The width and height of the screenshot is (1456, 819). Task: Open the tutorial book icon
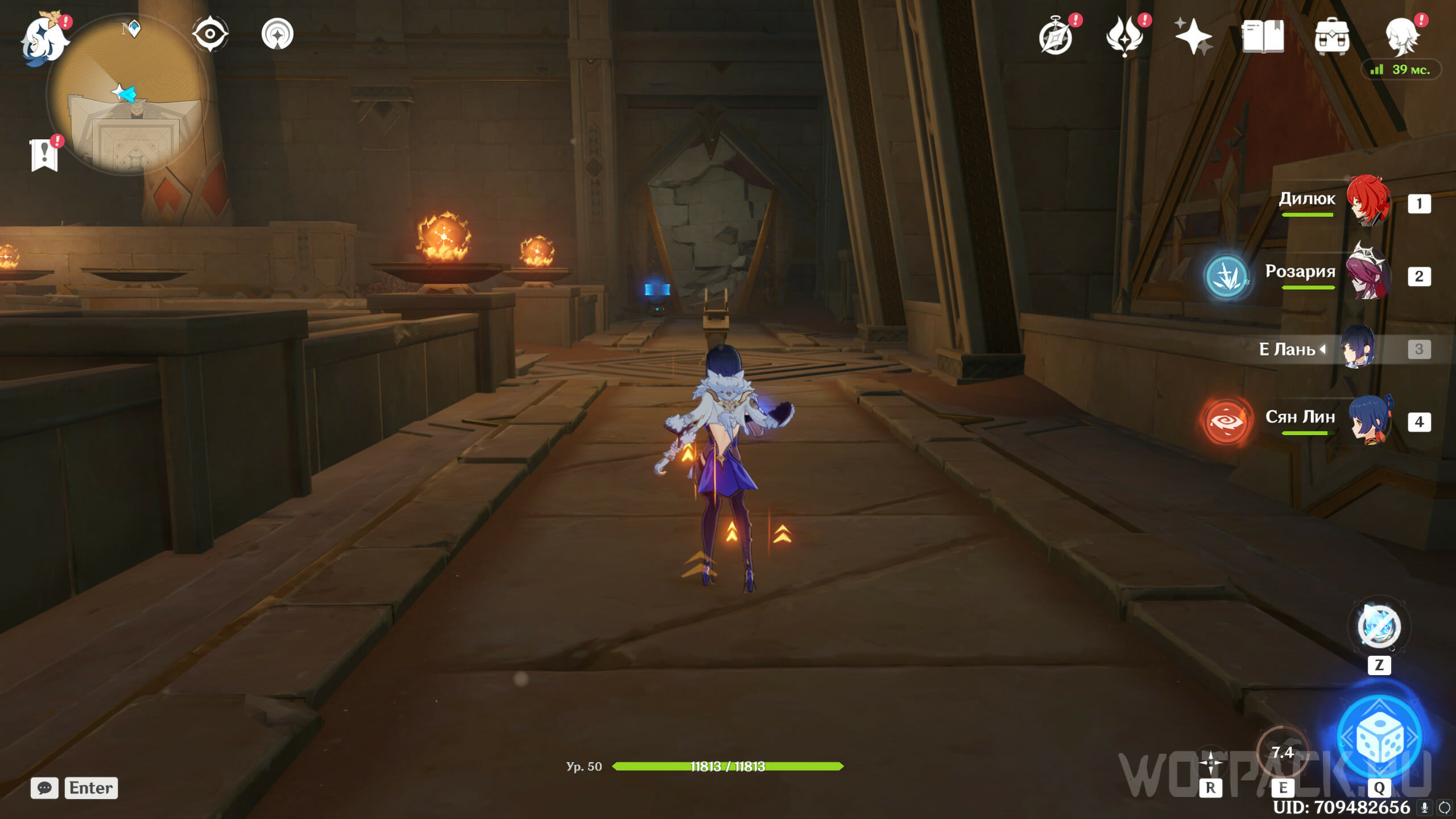pyautogui.click(x=1263, y=36)
